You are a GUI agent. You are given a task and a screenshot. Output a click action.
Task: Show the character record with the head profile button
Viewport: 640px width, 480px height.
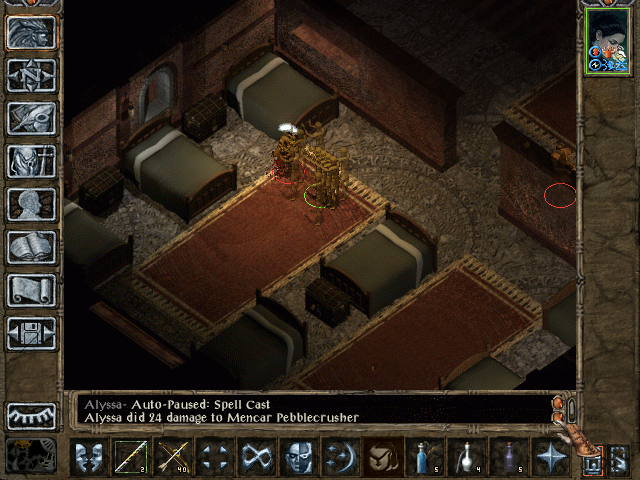(x=31, y=204)
